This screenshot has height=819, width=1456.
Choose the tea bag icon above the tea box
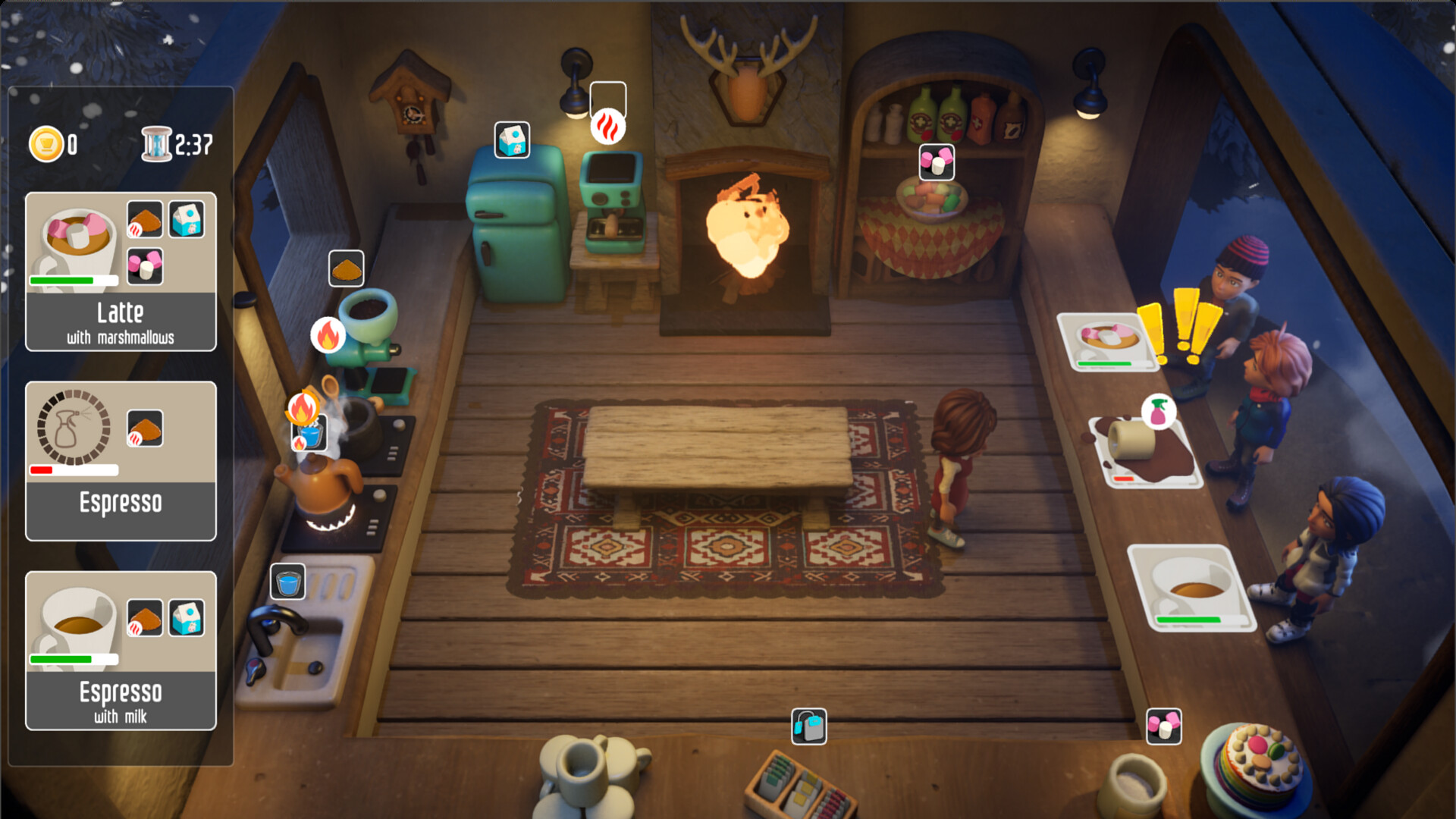click(x=809, y=726)
